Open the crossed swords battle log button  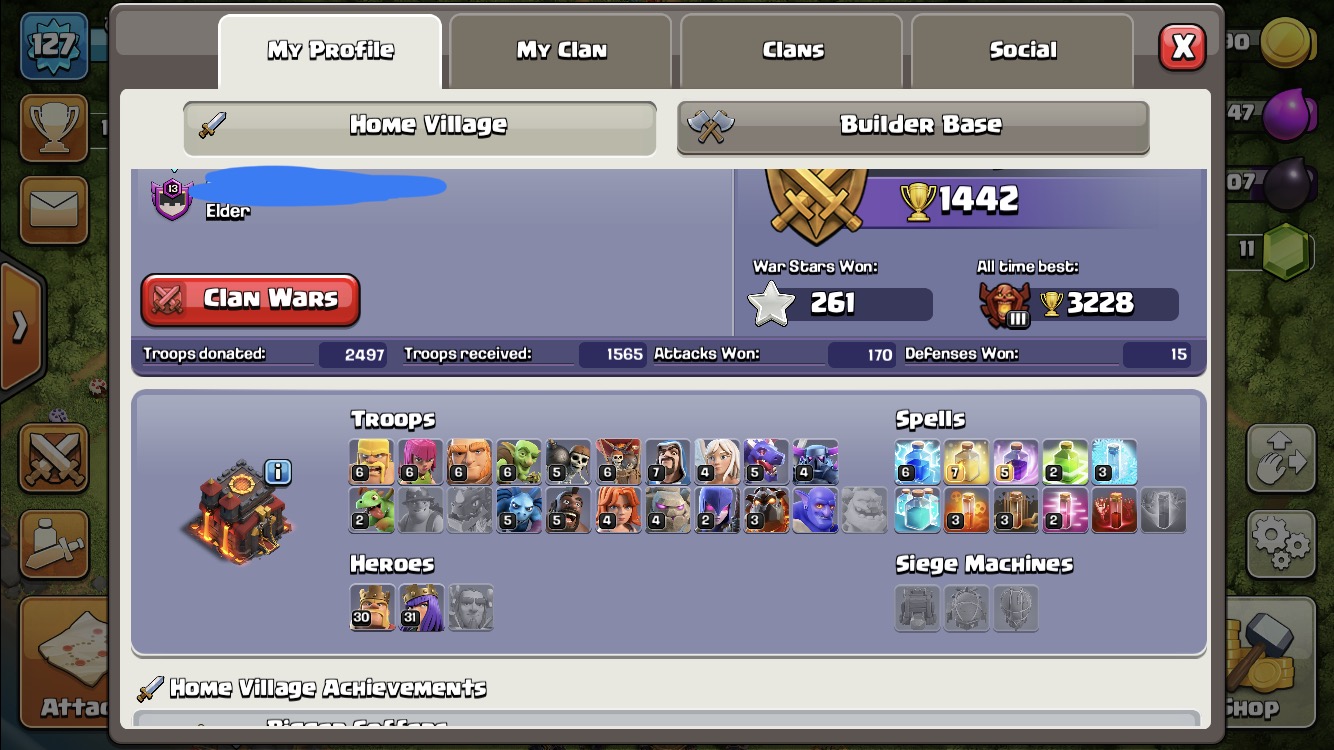tap(52, 458)
